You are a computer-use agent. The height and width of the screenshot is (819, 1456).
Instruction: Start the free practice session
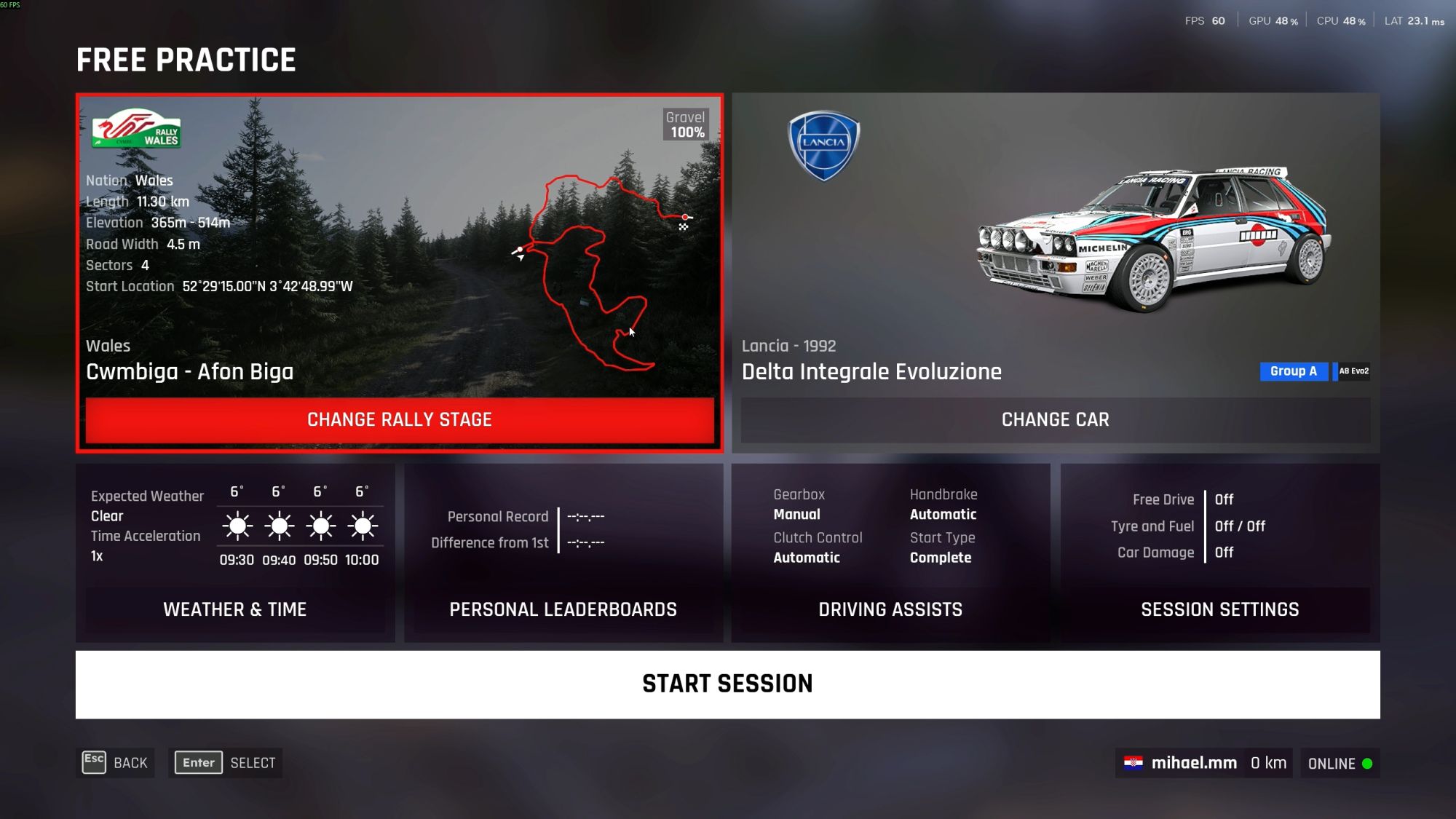727,684
